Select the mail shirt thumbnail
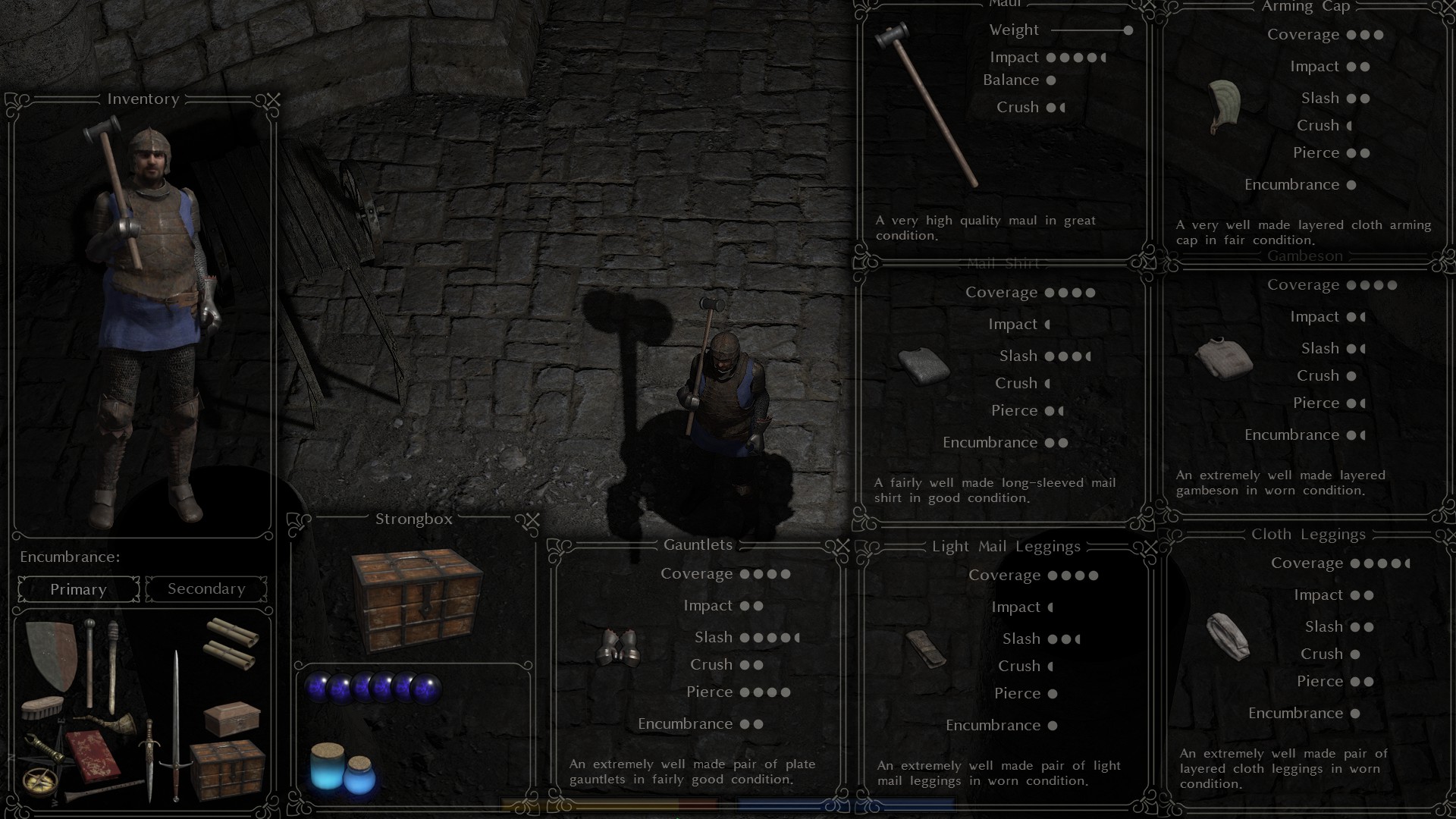The height and width of the screenshot is (819, 1456). (x=924, y=365)
